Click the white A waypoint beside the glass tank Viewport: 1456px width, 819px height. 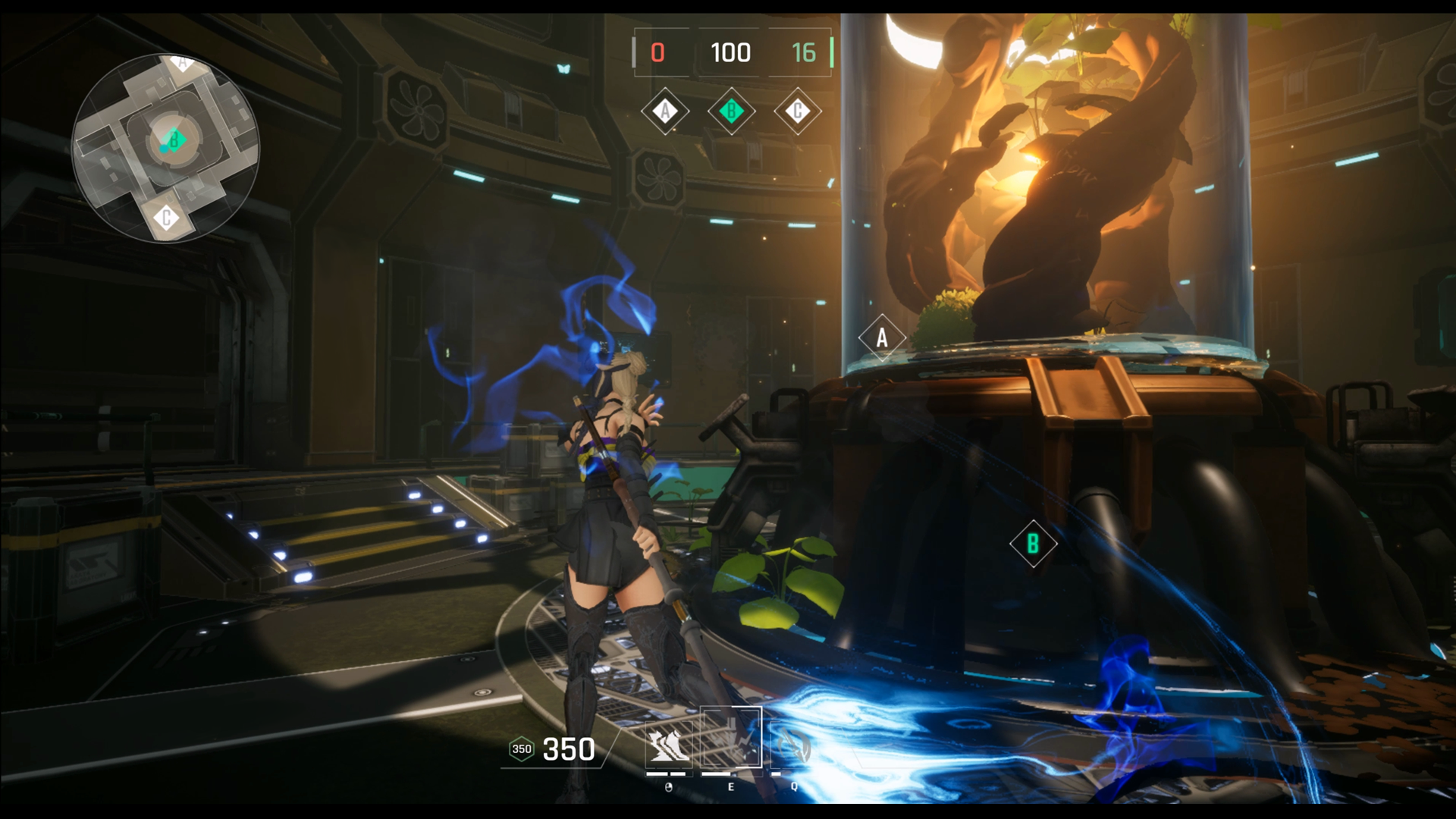(881, 337)
